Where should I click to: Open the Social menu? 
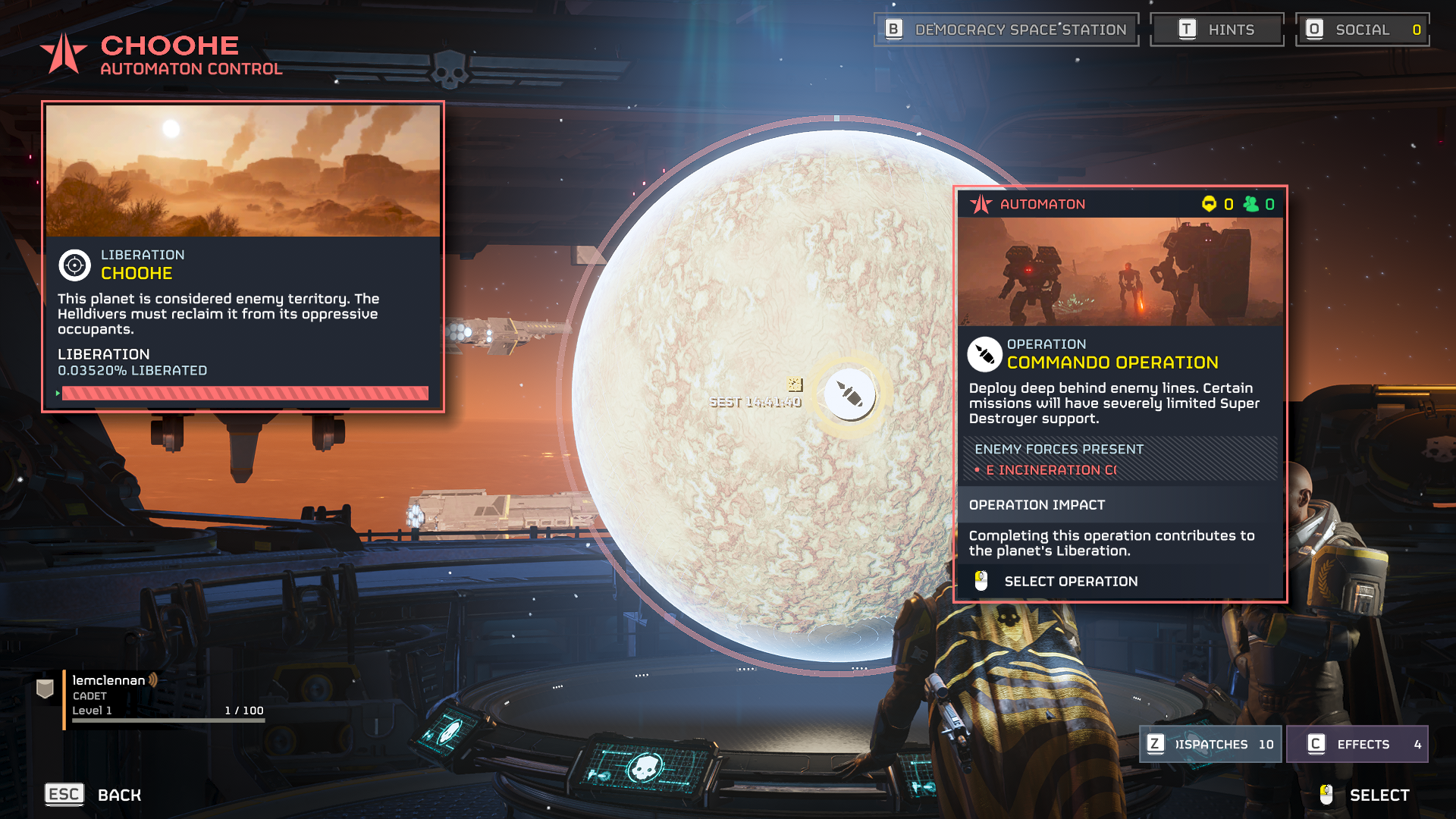point(1362,30)
